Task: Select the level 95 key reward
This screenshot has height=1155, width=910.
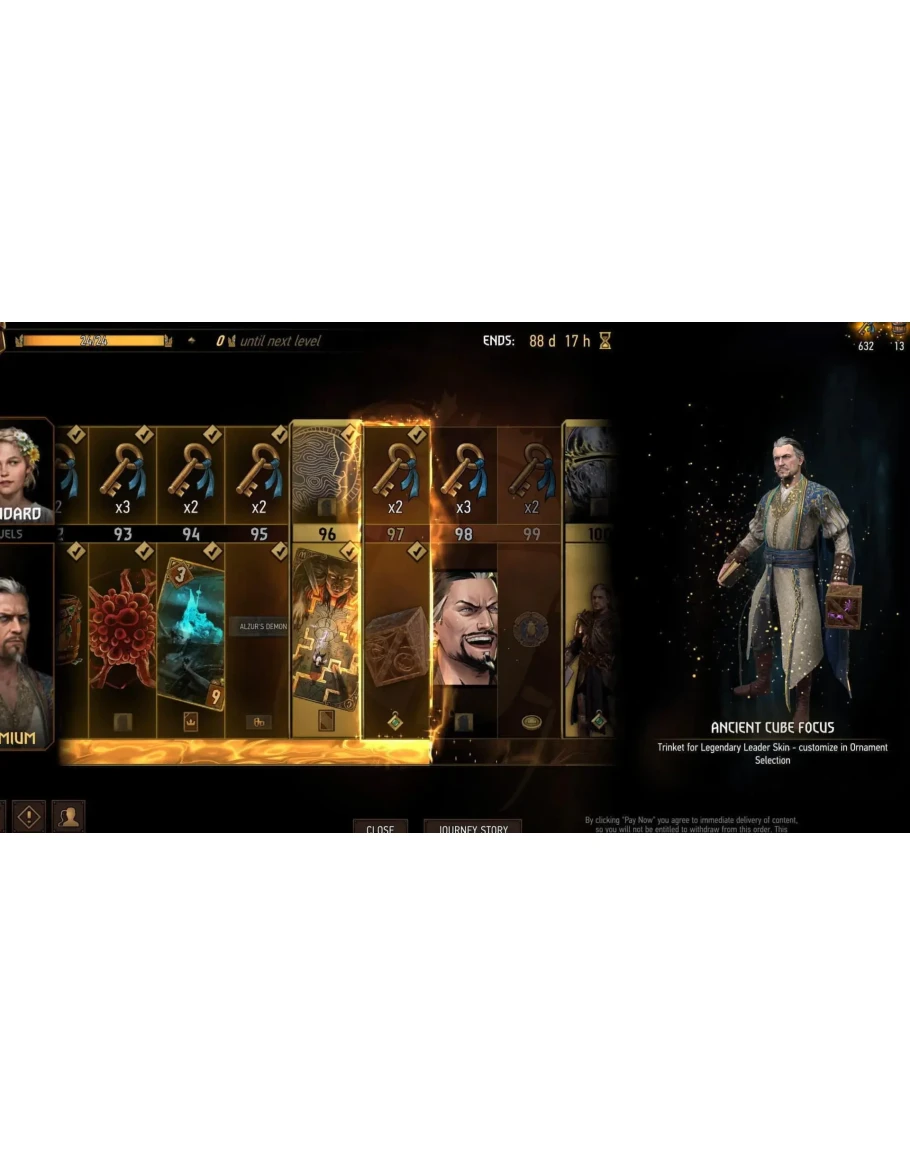Action: tap(259, 476)
